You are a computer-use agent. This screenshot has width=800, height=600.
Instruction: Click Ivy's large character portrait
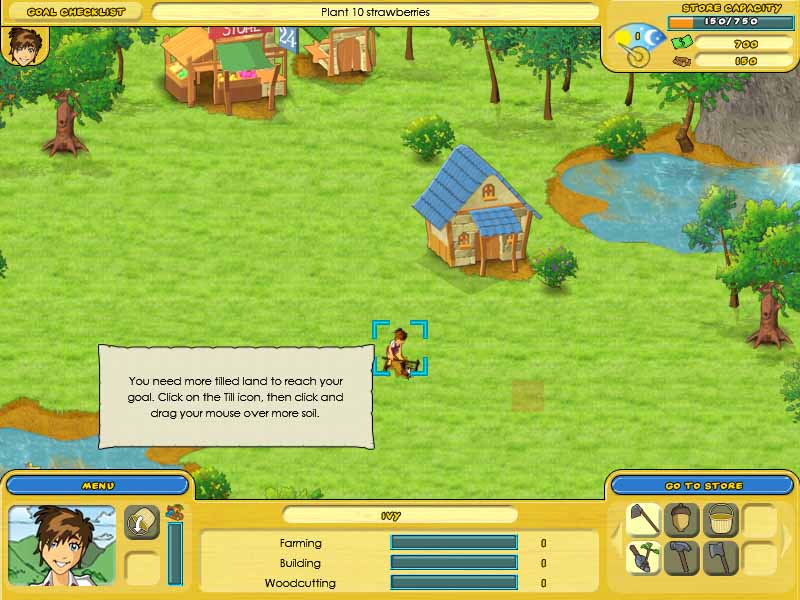coord(61,544)
